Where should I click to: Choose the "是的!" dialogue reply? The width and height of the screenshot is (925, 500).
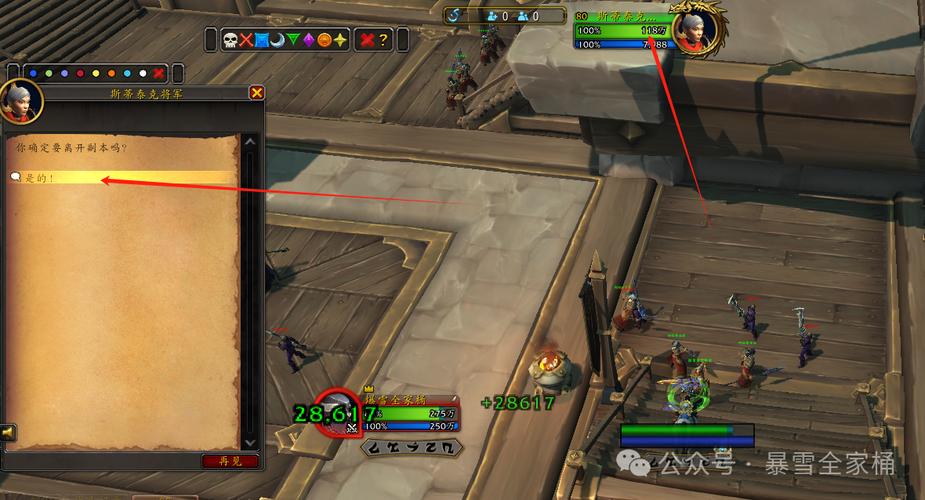tap(40, 178)
